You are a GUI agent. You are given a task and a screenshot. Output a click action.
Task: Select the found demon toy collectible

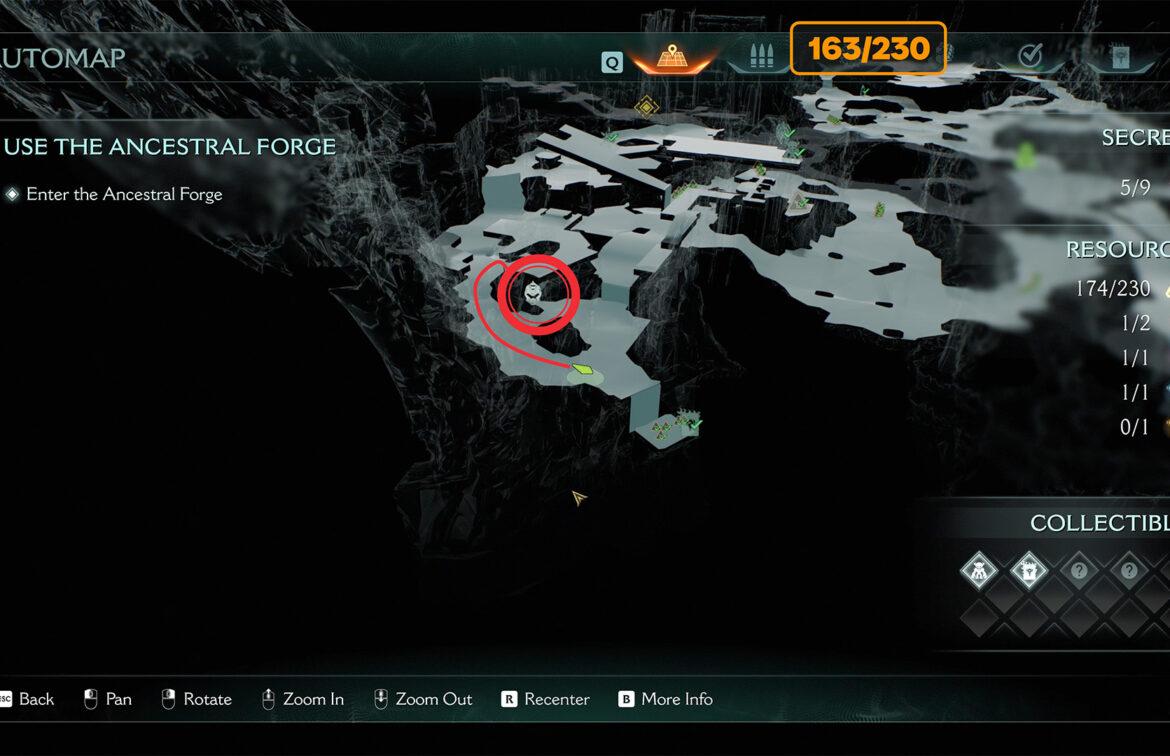tap(977, 572)
